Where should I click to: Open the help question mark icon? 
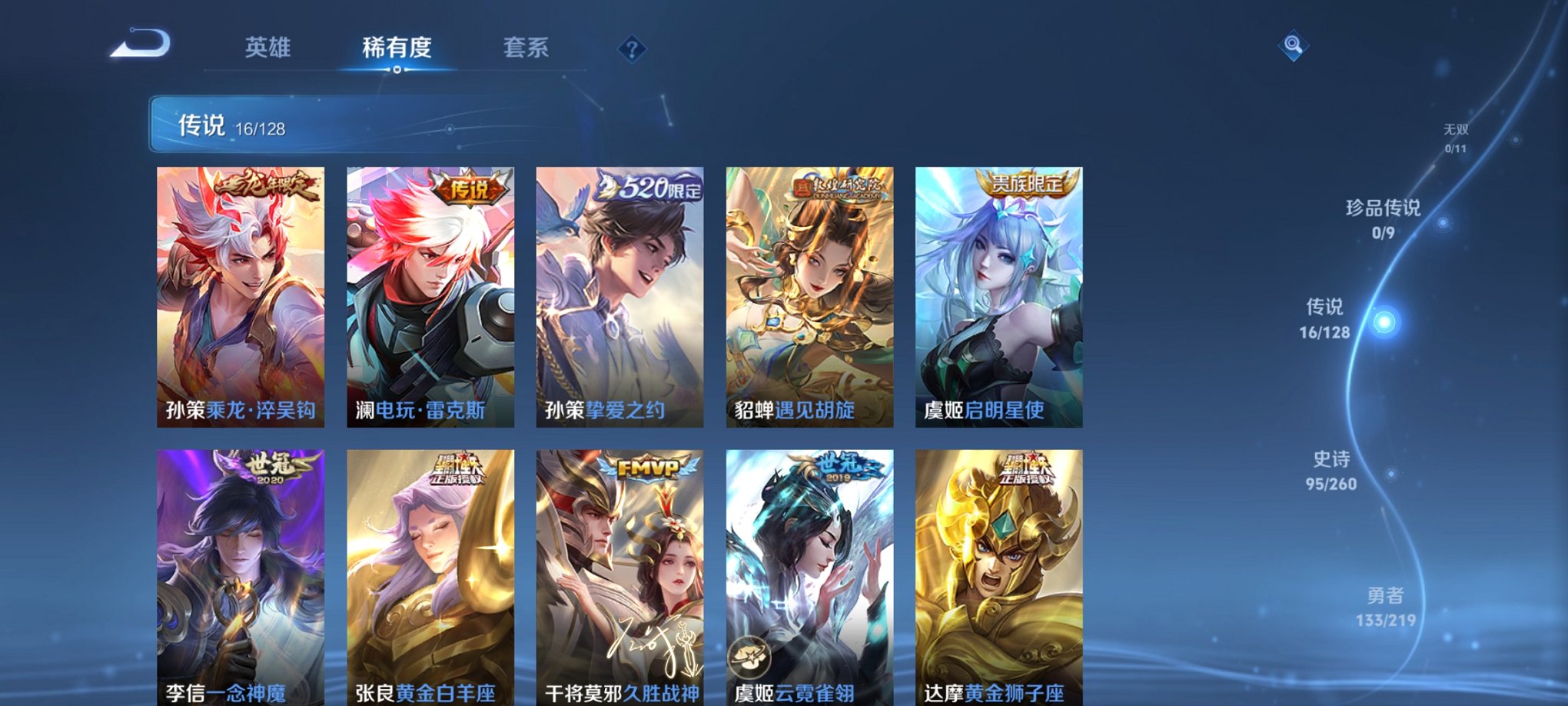click(x=632, y=51)
